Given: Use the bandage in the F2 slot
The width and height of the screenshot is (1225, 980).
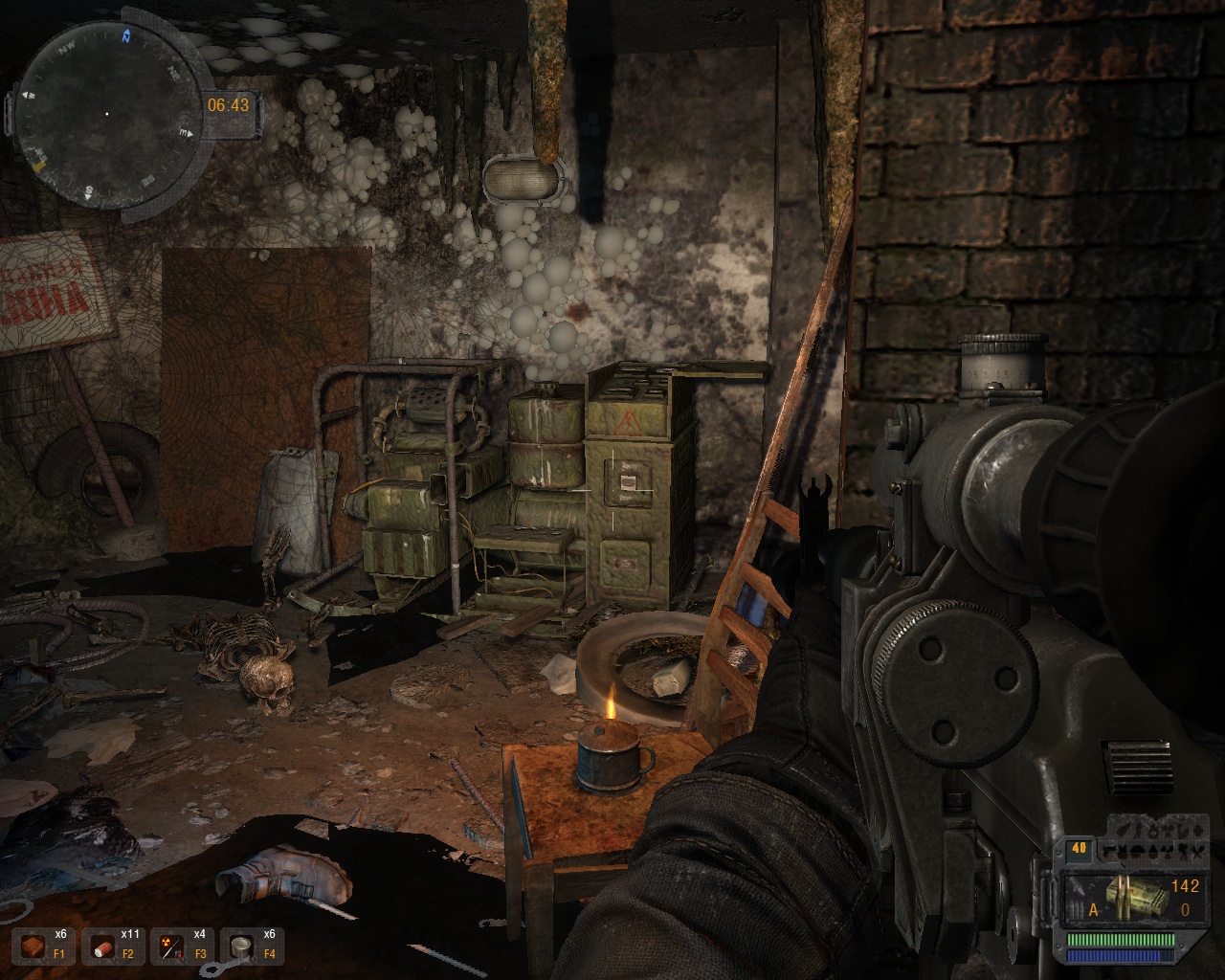Looking at the screenshot, I should click(103, 947).
